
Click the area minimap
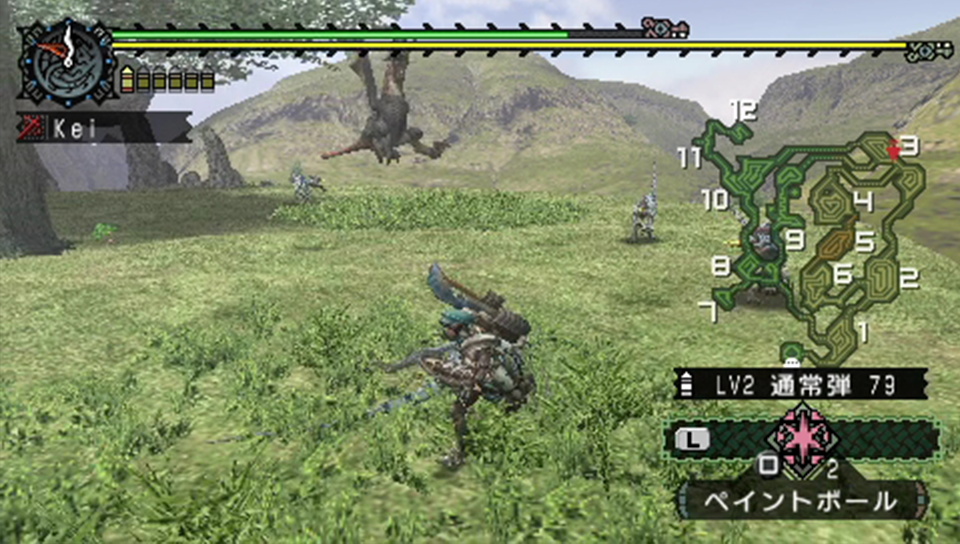[815, 237]
